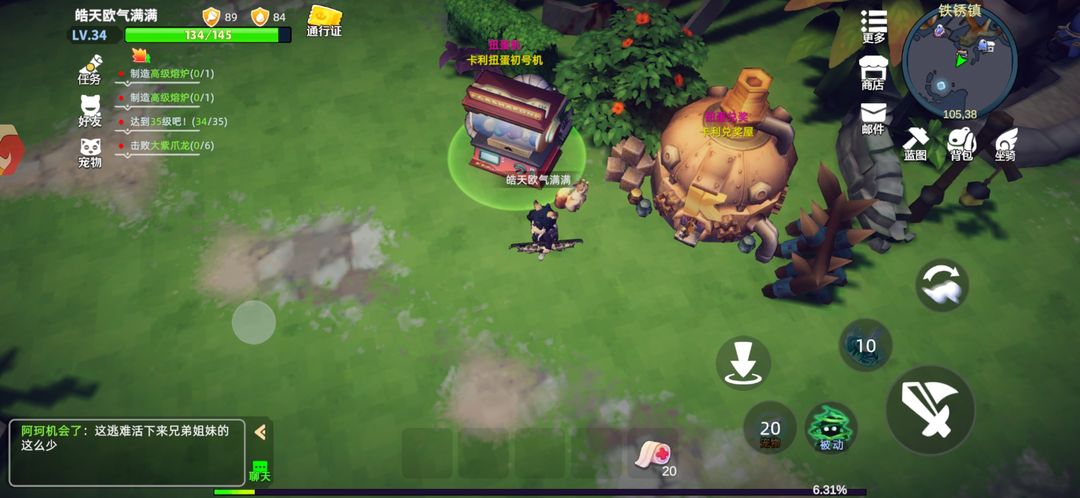Viewport: 1080px width, 498px height.
Task: Select the 击败大紫爪龙 quest entry
Action: click(171, 146)
